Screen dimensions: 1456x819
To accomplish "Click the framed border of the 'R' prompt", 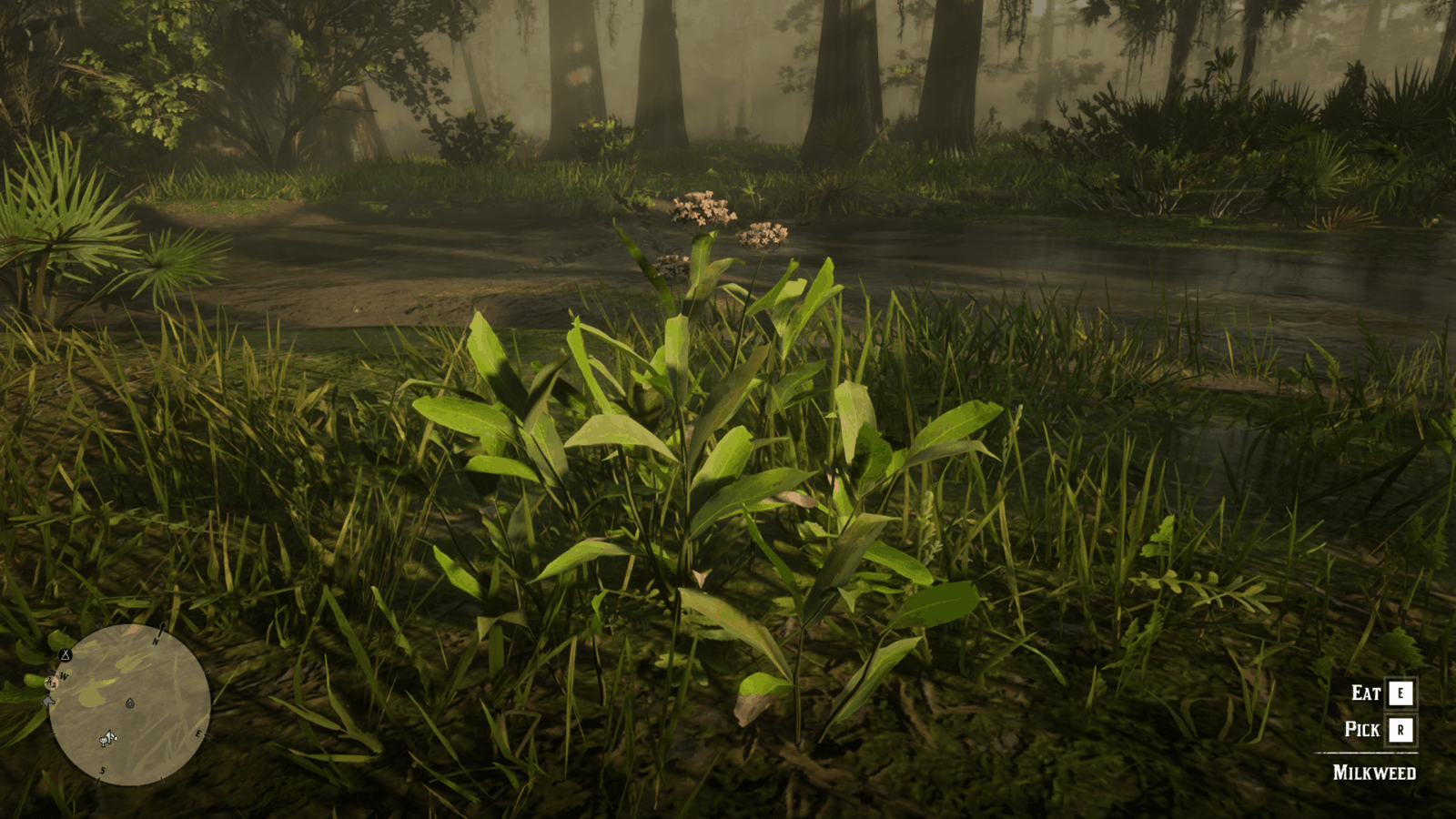I will (x=1399, y=728).
